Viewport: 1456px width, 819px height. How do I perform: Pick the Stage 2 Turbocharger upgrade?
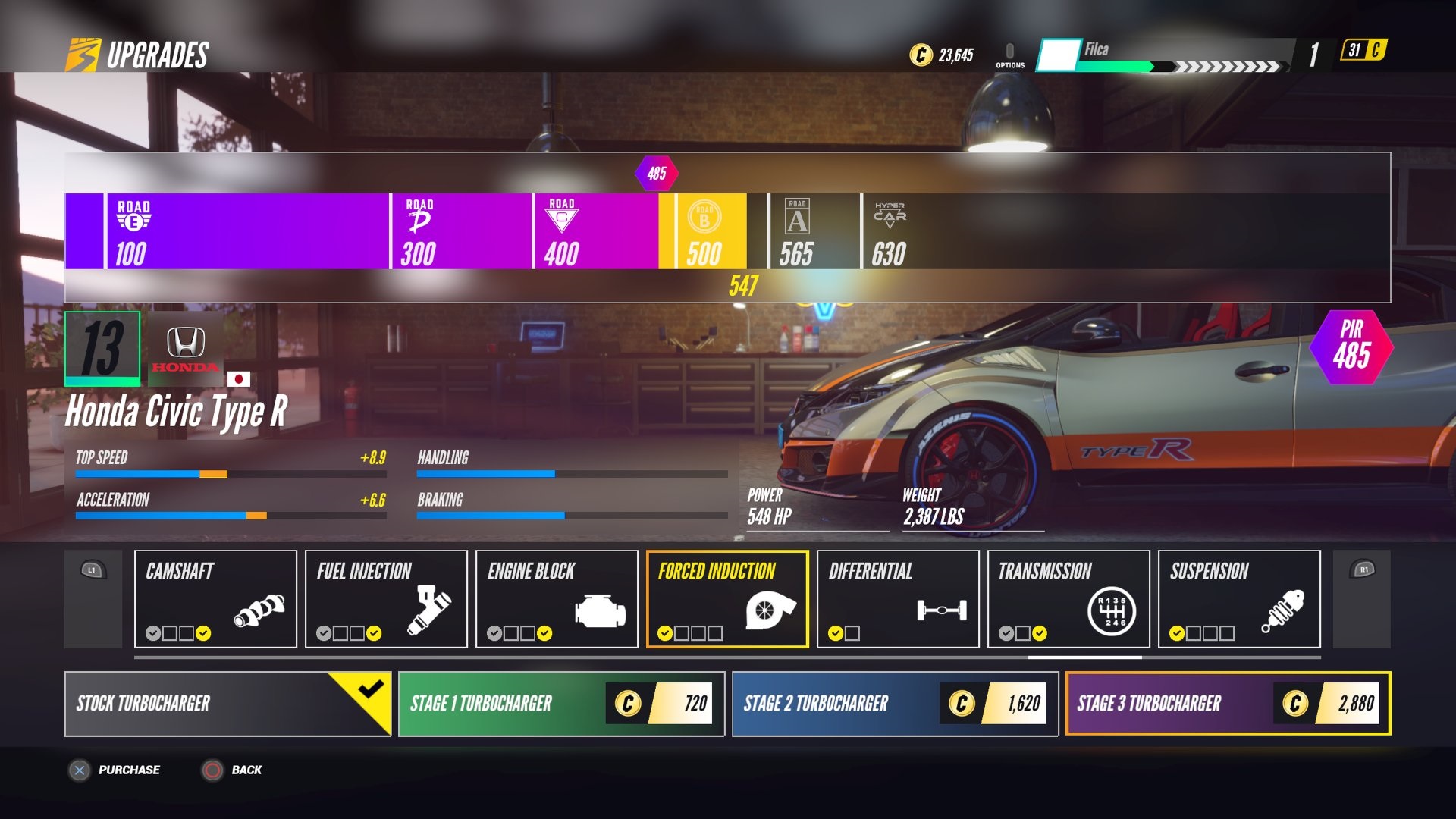coord(895,704)
